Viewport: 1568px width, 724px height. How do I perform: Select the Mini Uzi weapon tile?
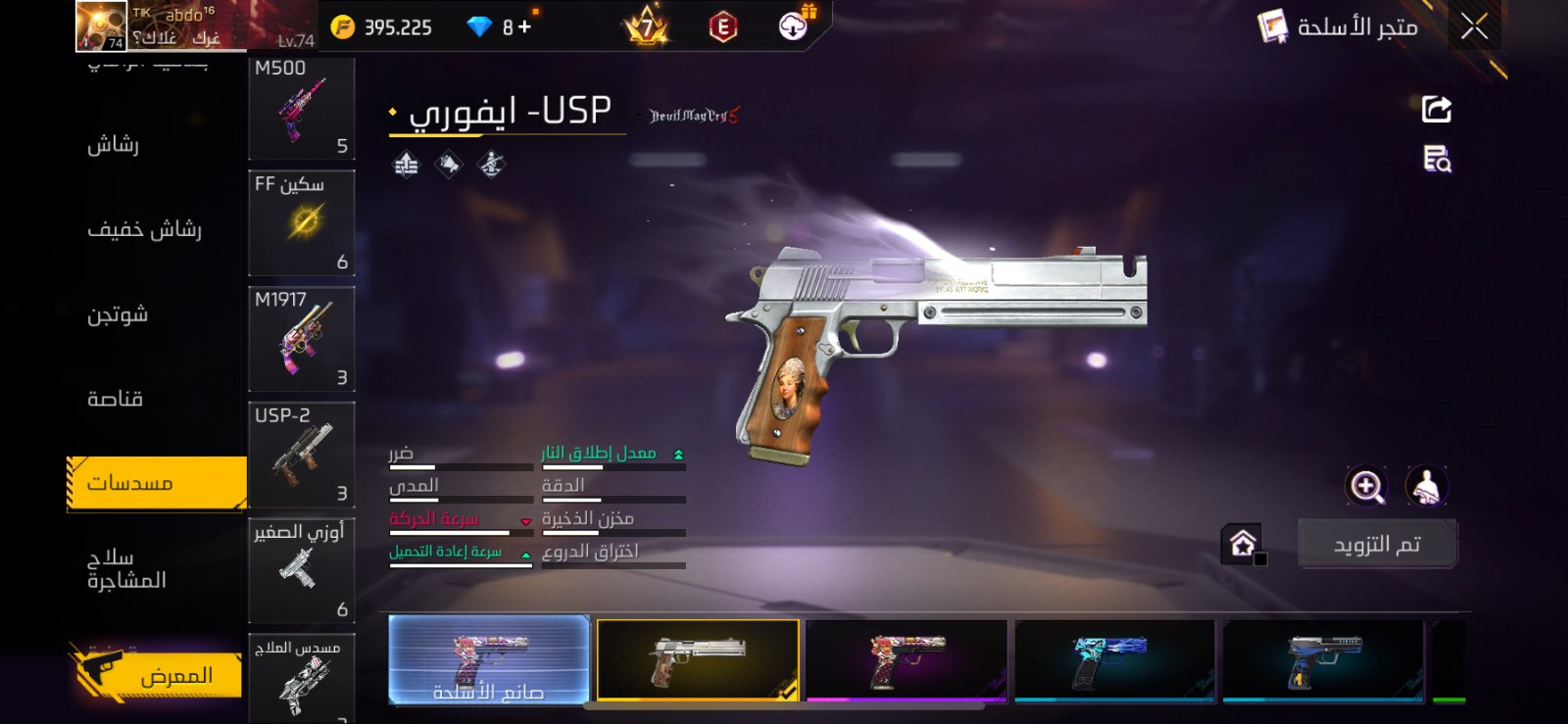coord(301,570)
